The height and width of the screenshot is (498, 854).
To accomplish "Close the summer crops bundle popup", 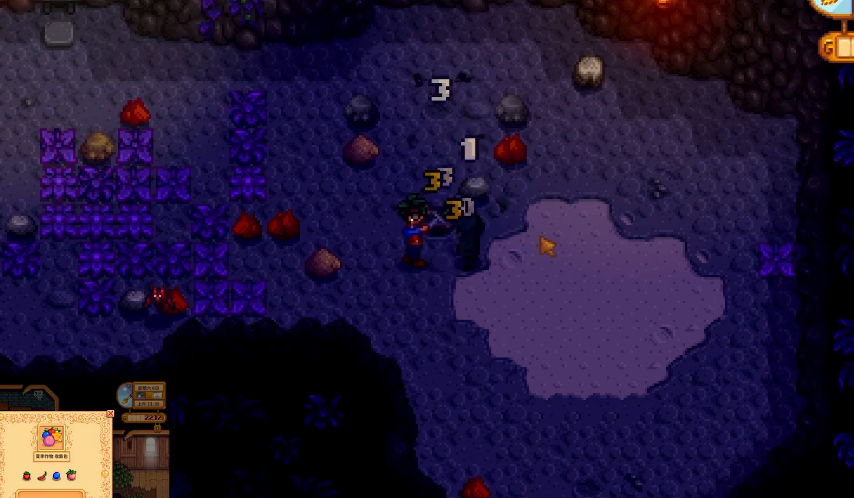I will point(110,414).
